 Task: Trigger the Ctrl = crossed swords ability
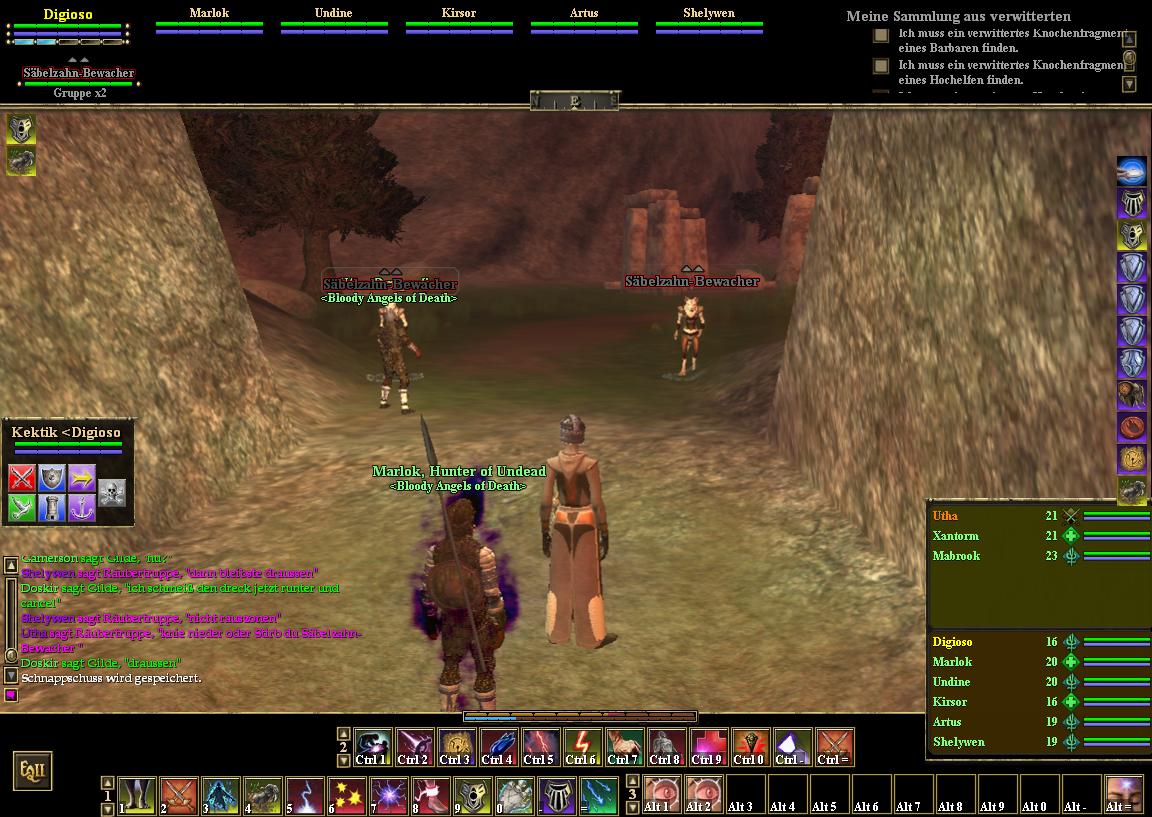pyautogui.click(x=834, y=747)
